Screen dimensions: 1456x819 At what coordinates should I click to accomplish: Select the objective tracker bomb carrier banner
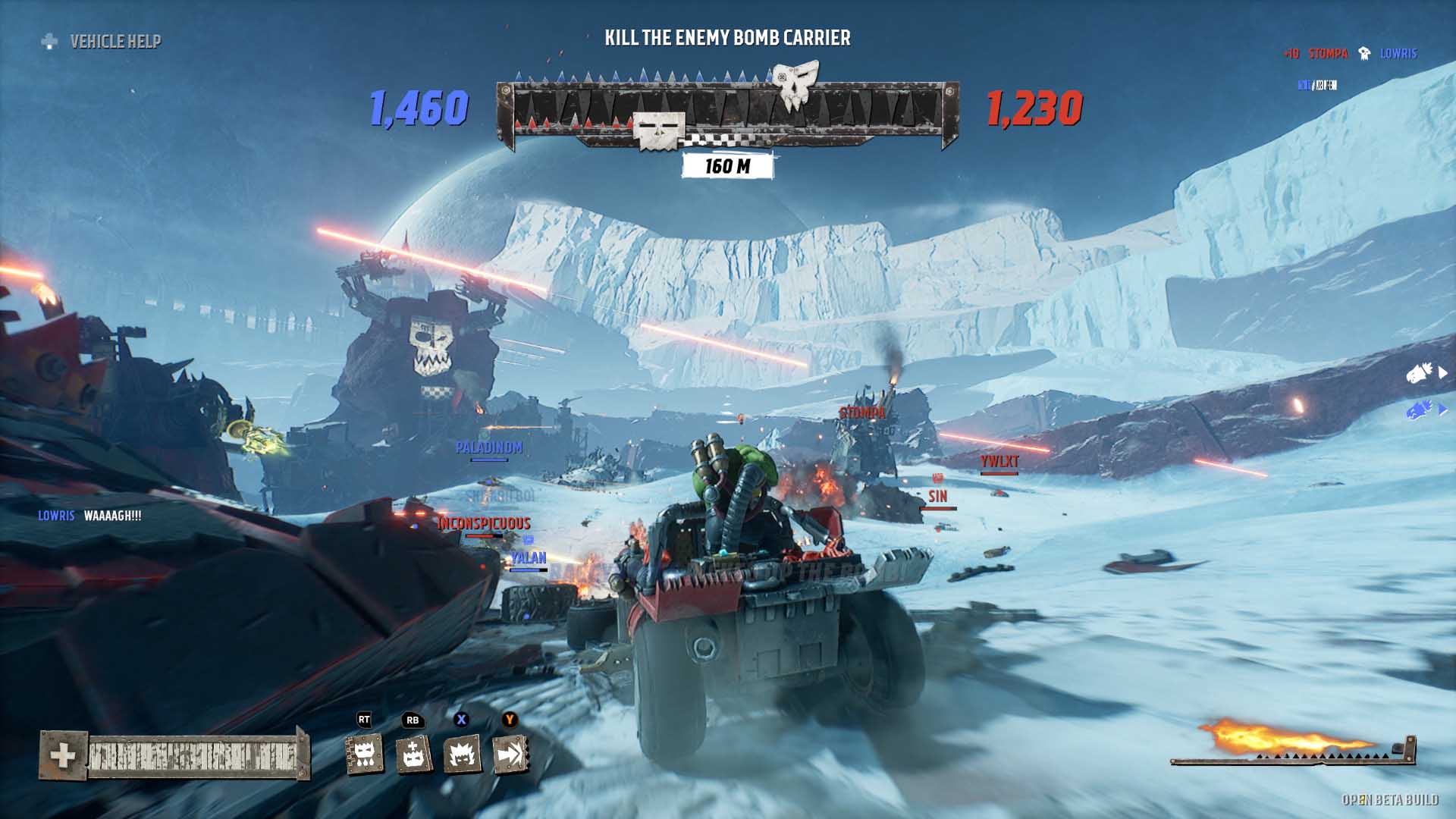(727, 38)
